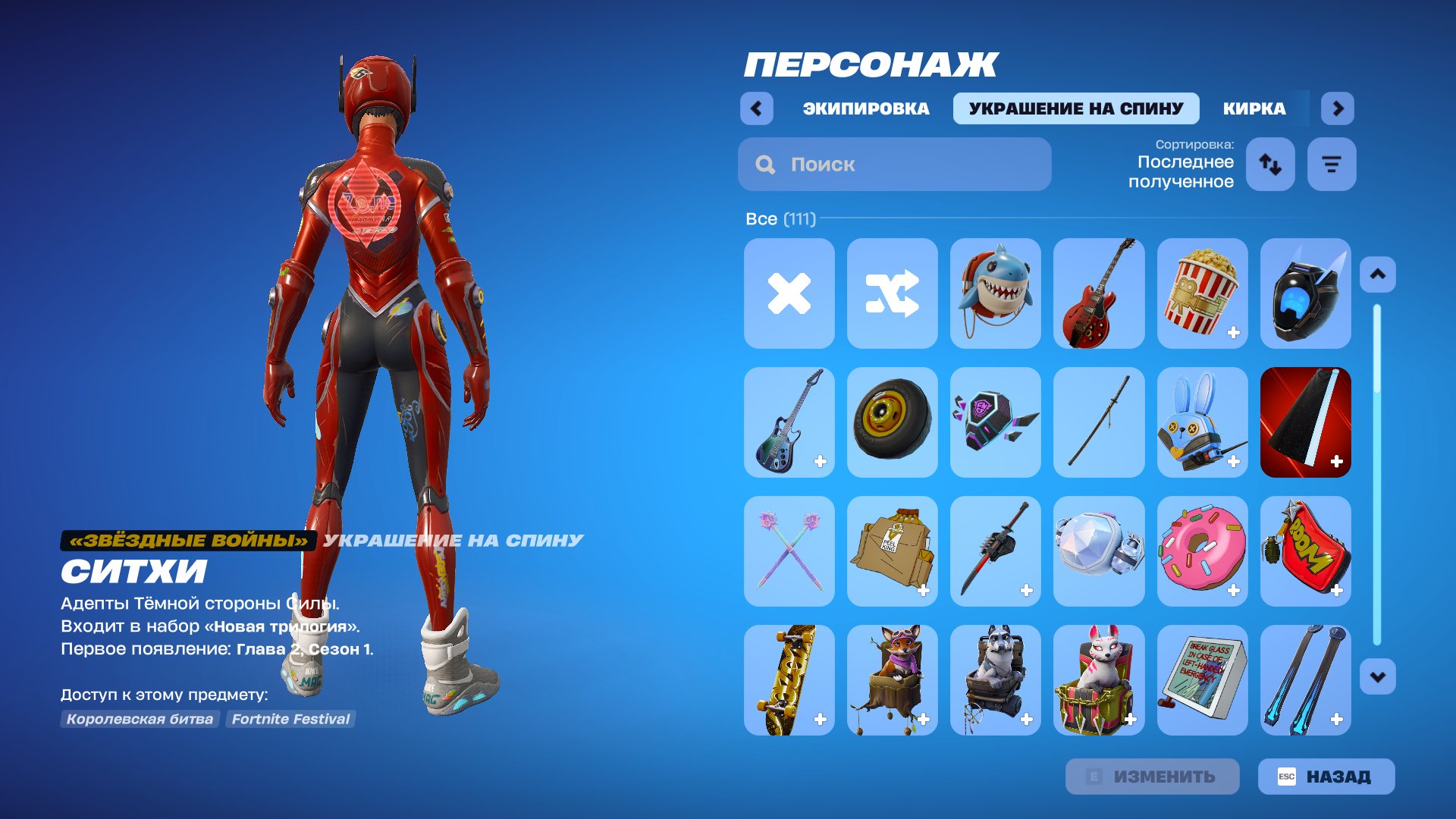Image resolution: width=1456 pixels, height=819 pixels.
Task: Pick the pink donut back bling
Action: coord(1203,551)
